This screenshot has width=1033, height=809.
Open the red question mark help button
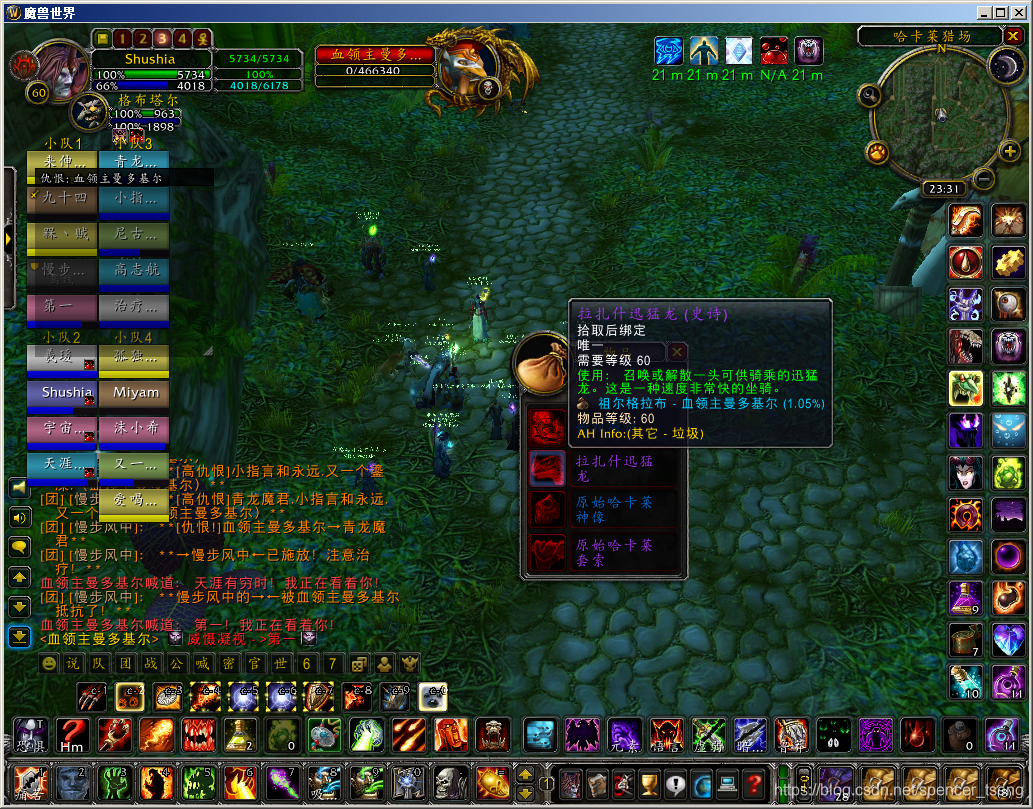coord(754,782)
